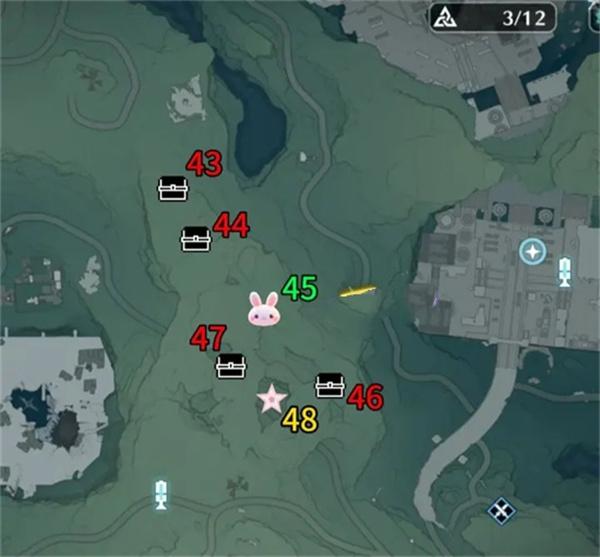Viewport: 600px width, 557px height.
Task: Click the diamond crossed-swords map marker
Action: 498,512
